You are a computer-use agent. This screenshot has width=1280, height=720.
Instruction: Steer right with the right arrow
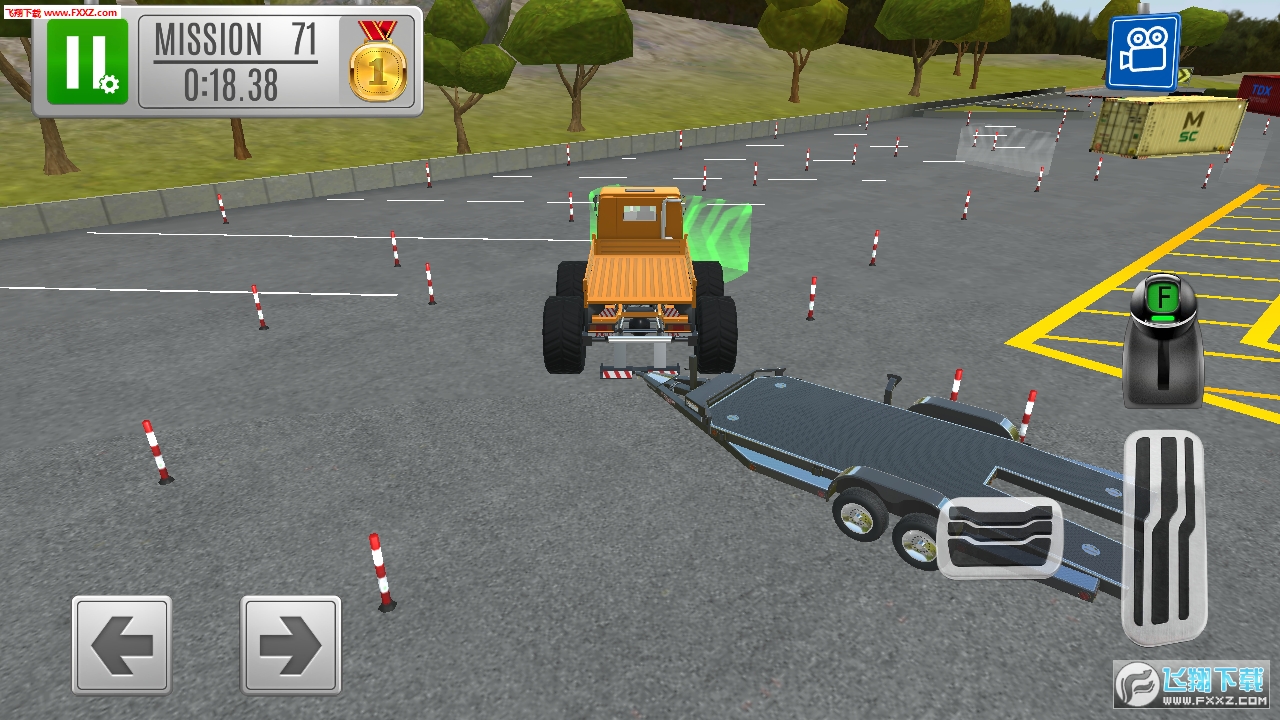290,645
